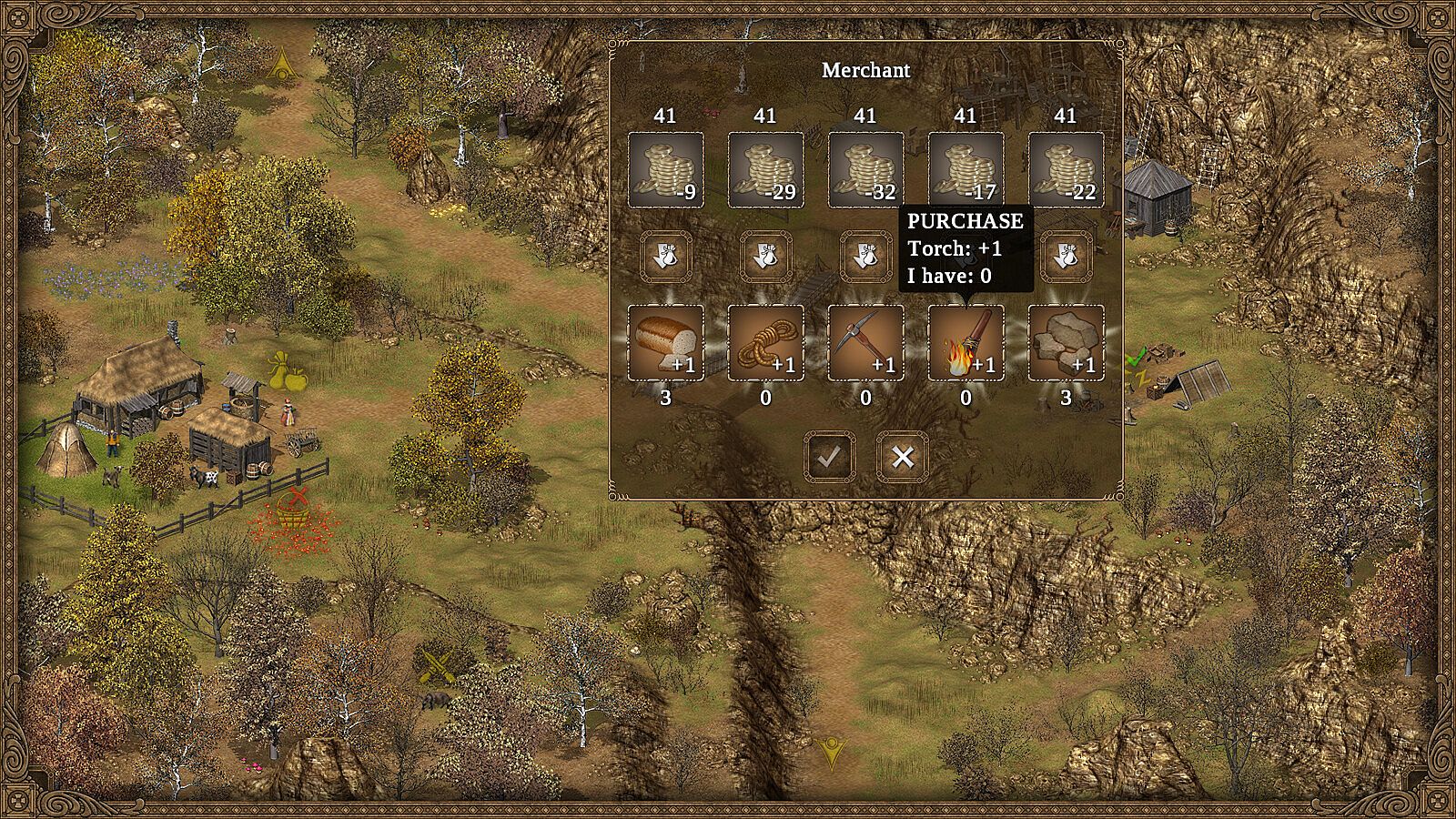The height and width of the screenshot is (819, 1456).
Task: Click the coin stack labeled -22
Action: 1066,170
